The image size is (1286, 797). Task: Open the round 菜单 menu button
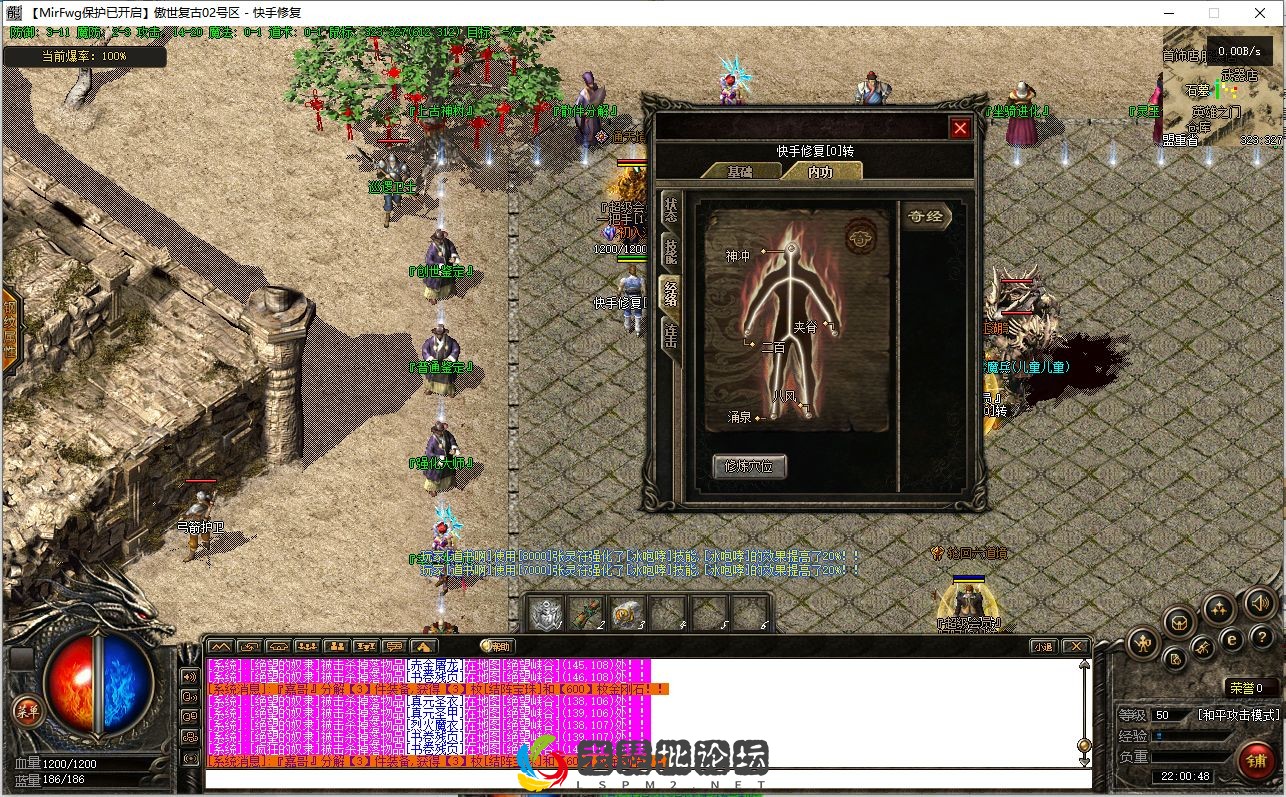[x=24, y=712]
